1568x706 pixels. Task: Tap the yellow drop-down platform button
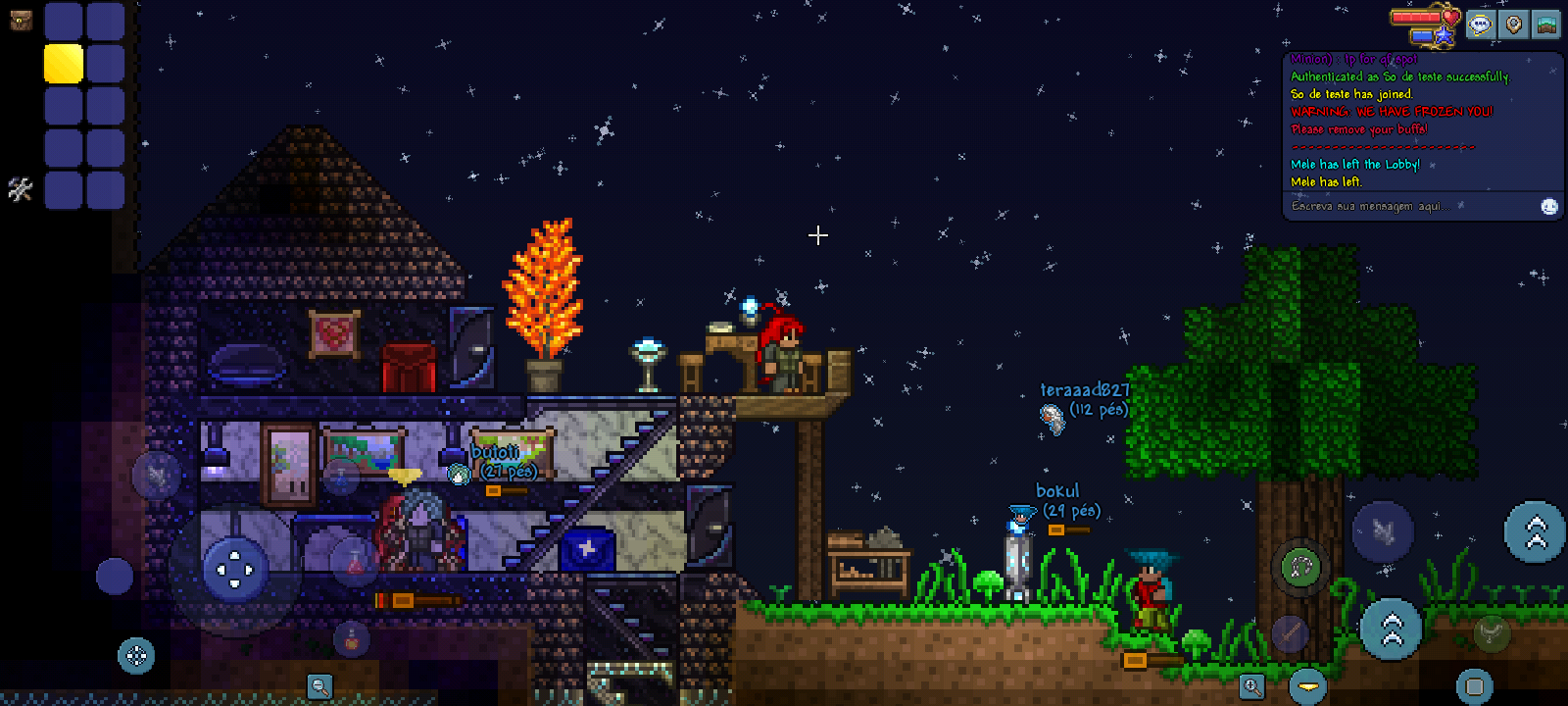pos(1307,685)
